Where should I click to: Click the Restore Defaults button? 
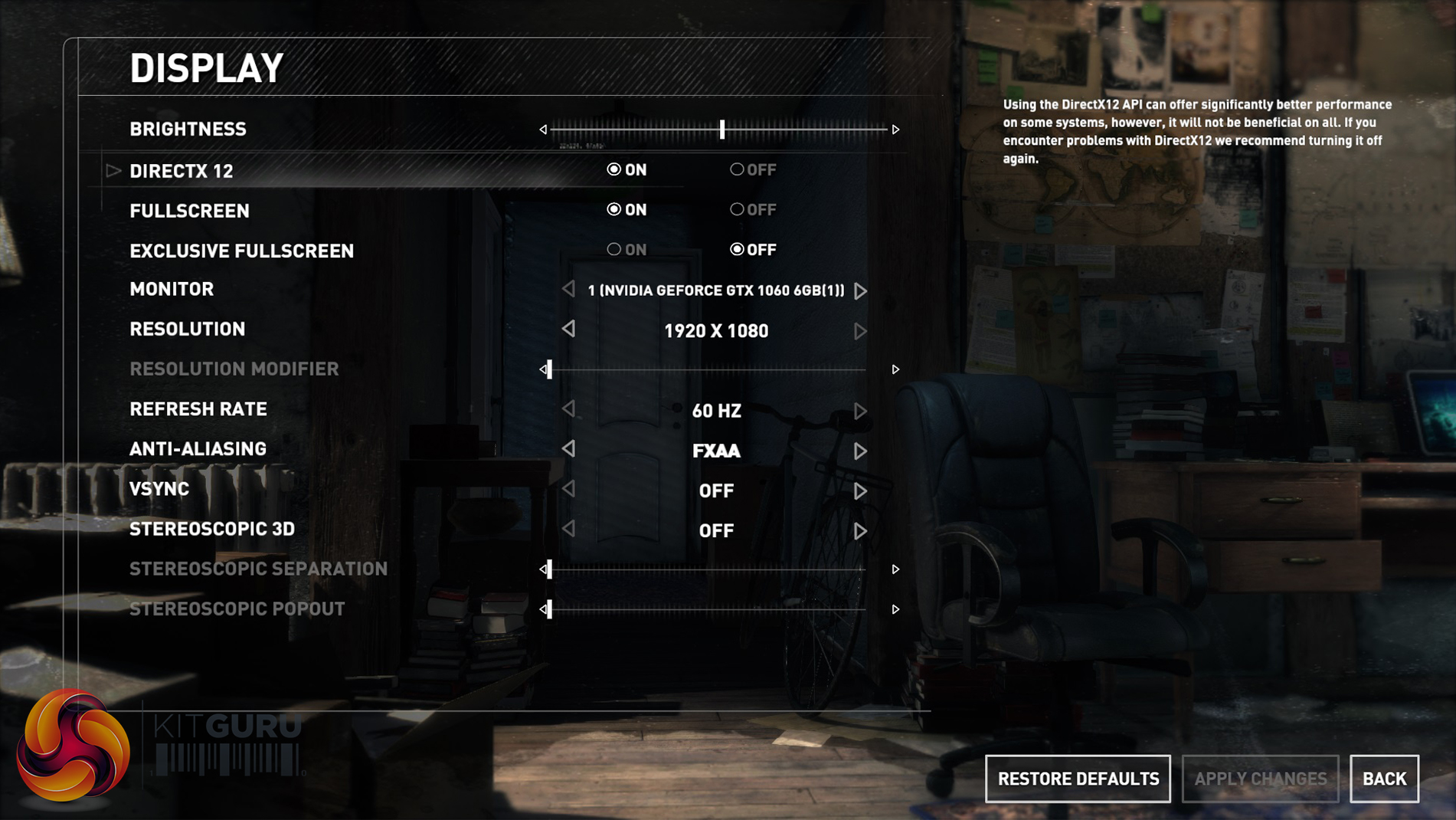1078,779
